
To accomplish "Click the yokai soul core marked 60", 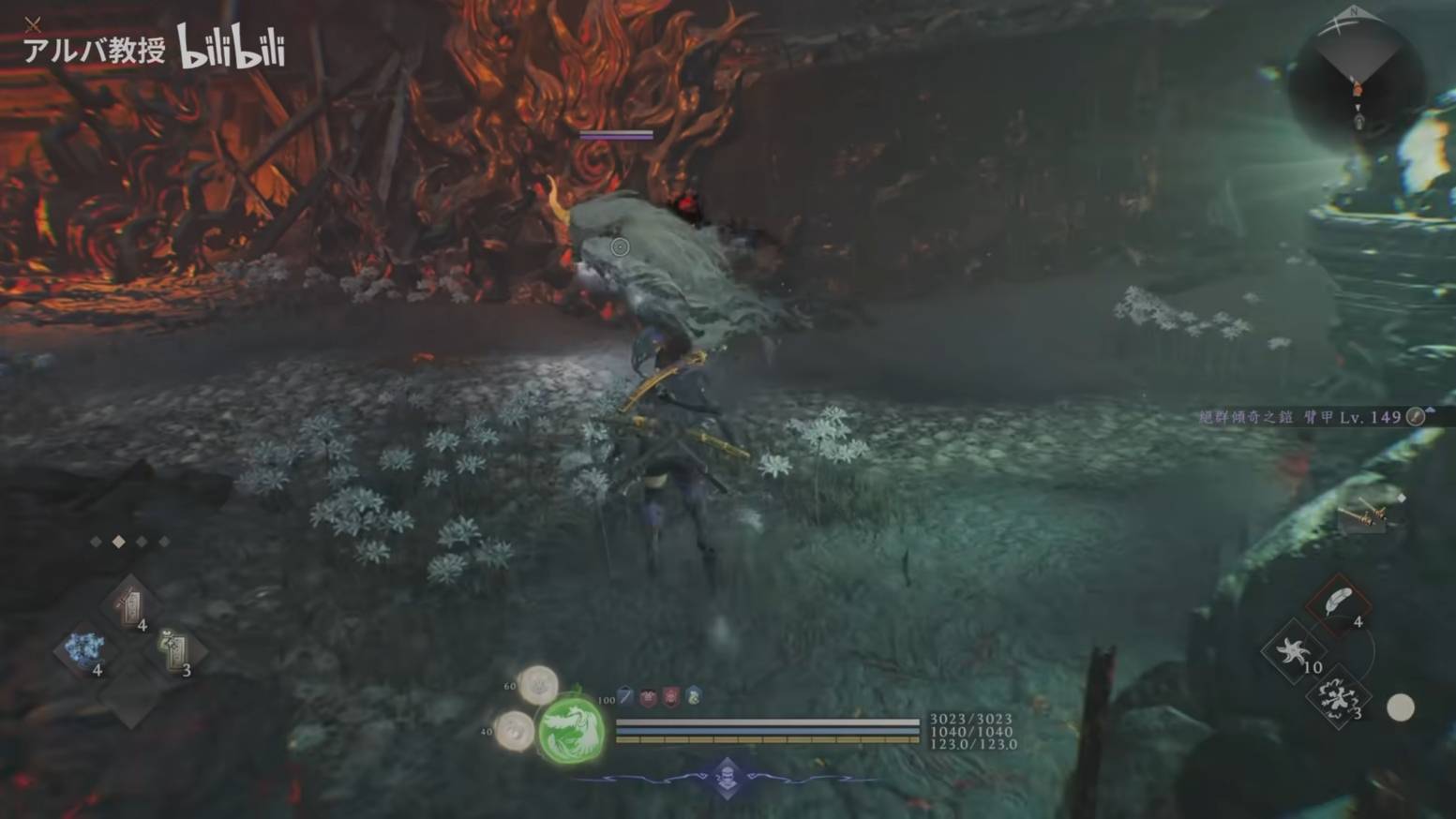I will point(539,685).
